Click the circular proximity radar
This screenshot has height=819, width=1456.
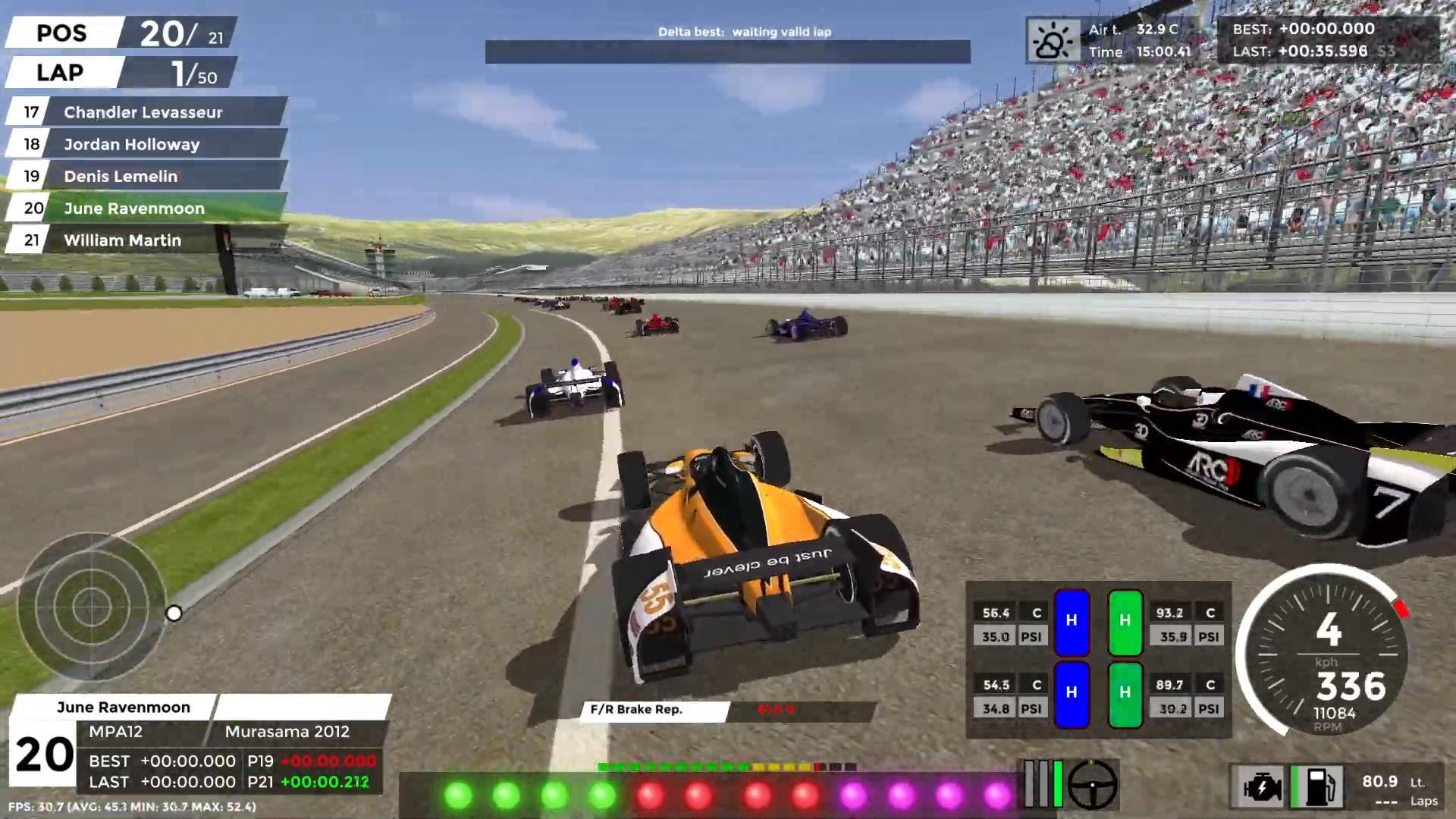click(x=91, y=607)
